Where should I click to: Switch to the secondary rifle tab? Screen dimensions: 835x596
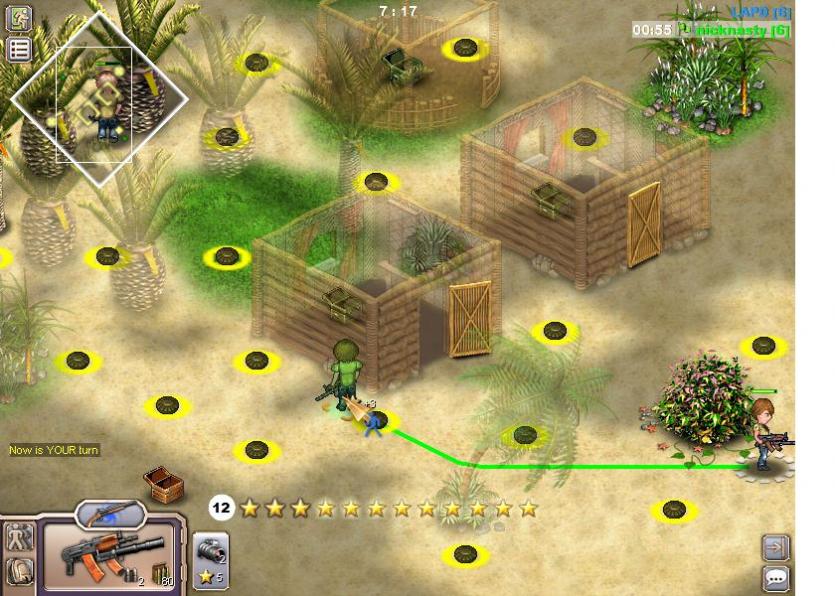(110, 515)
